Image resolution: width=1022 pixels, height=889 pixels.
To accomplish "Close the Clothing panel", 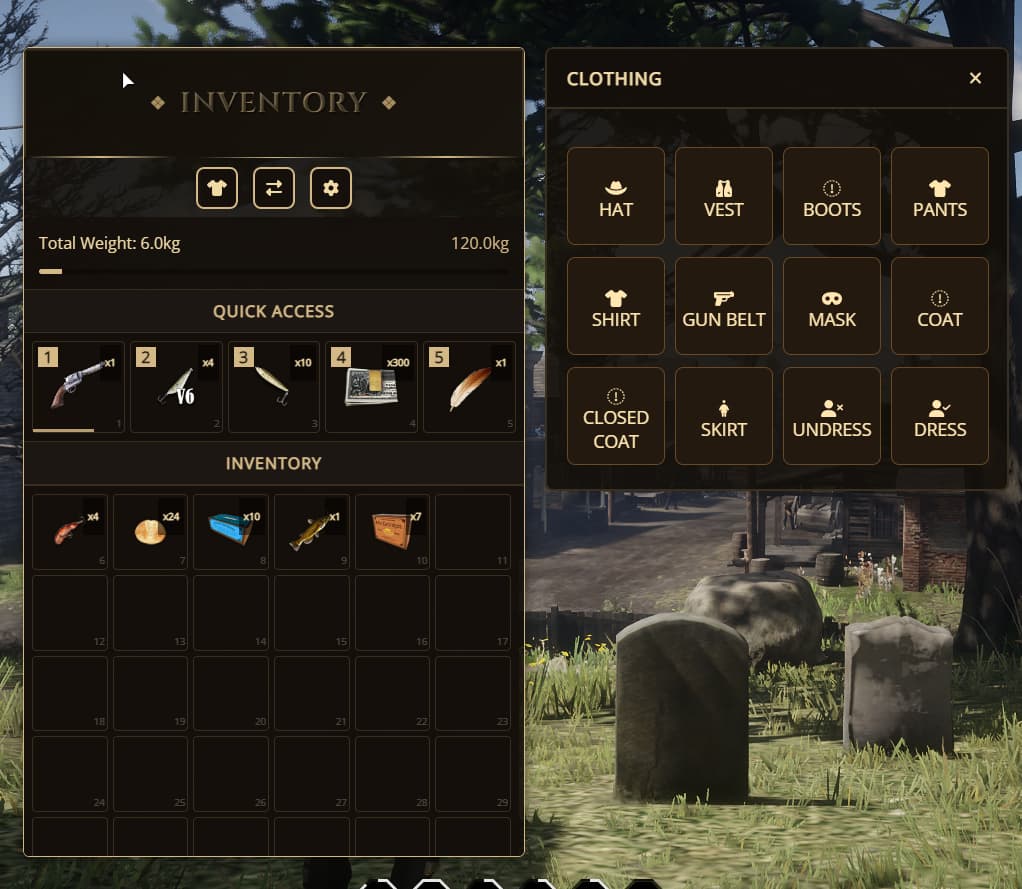I will click(x=975, y=78).
